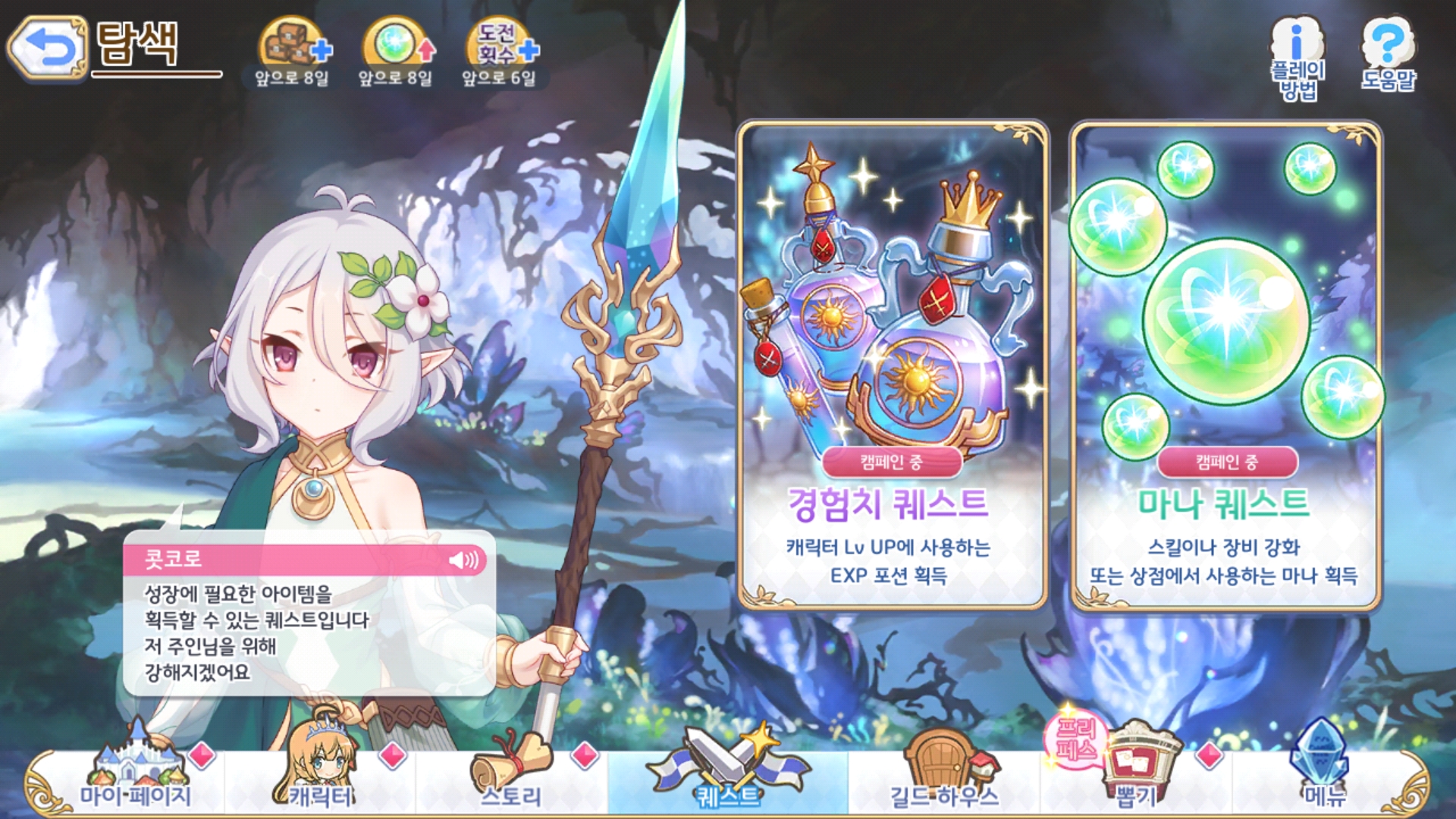1456x819 pixels.
Task: Select the 마나 퀘스트 mana quest card
Action: point(1225,365)
